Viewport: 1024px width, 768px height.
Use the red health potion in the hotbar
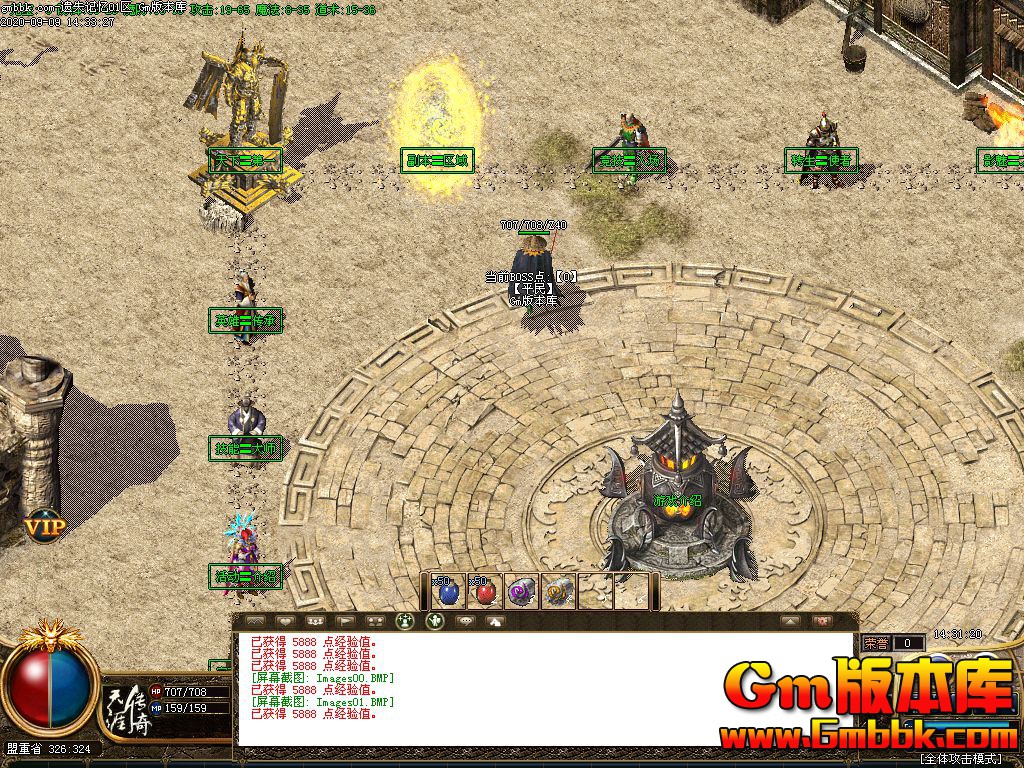point(484,592)
